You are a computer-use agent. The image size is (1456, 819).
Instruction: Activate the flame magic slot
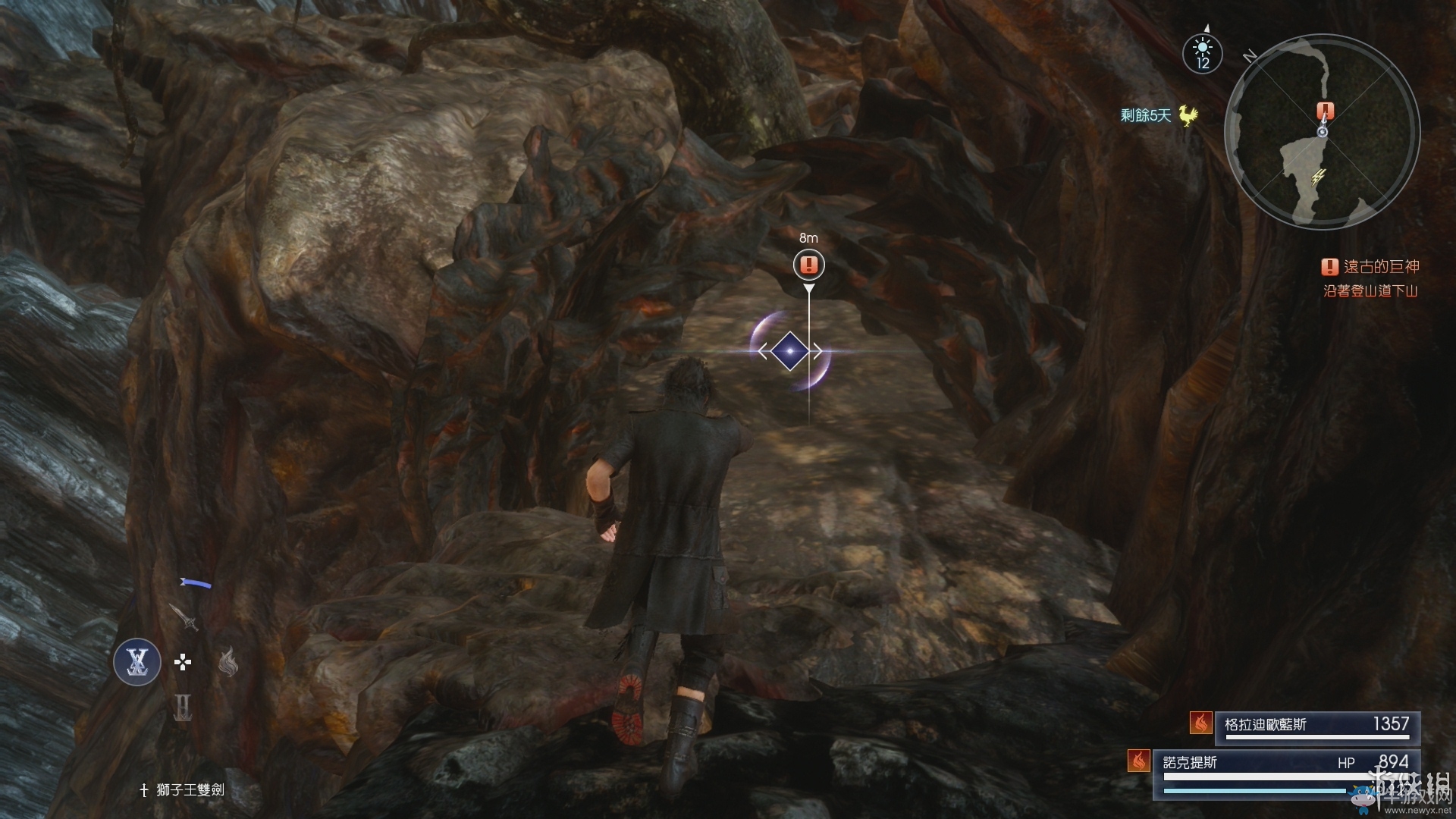pyautogui.click(x=228, y=662)
